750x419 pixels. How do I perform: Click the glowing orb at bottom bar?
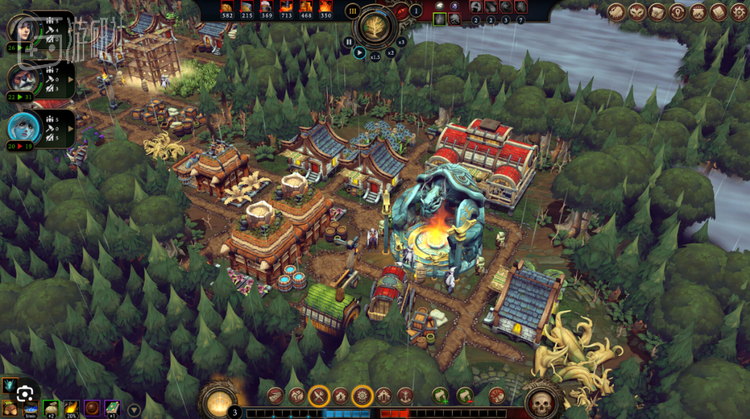[x=218, y=399]
